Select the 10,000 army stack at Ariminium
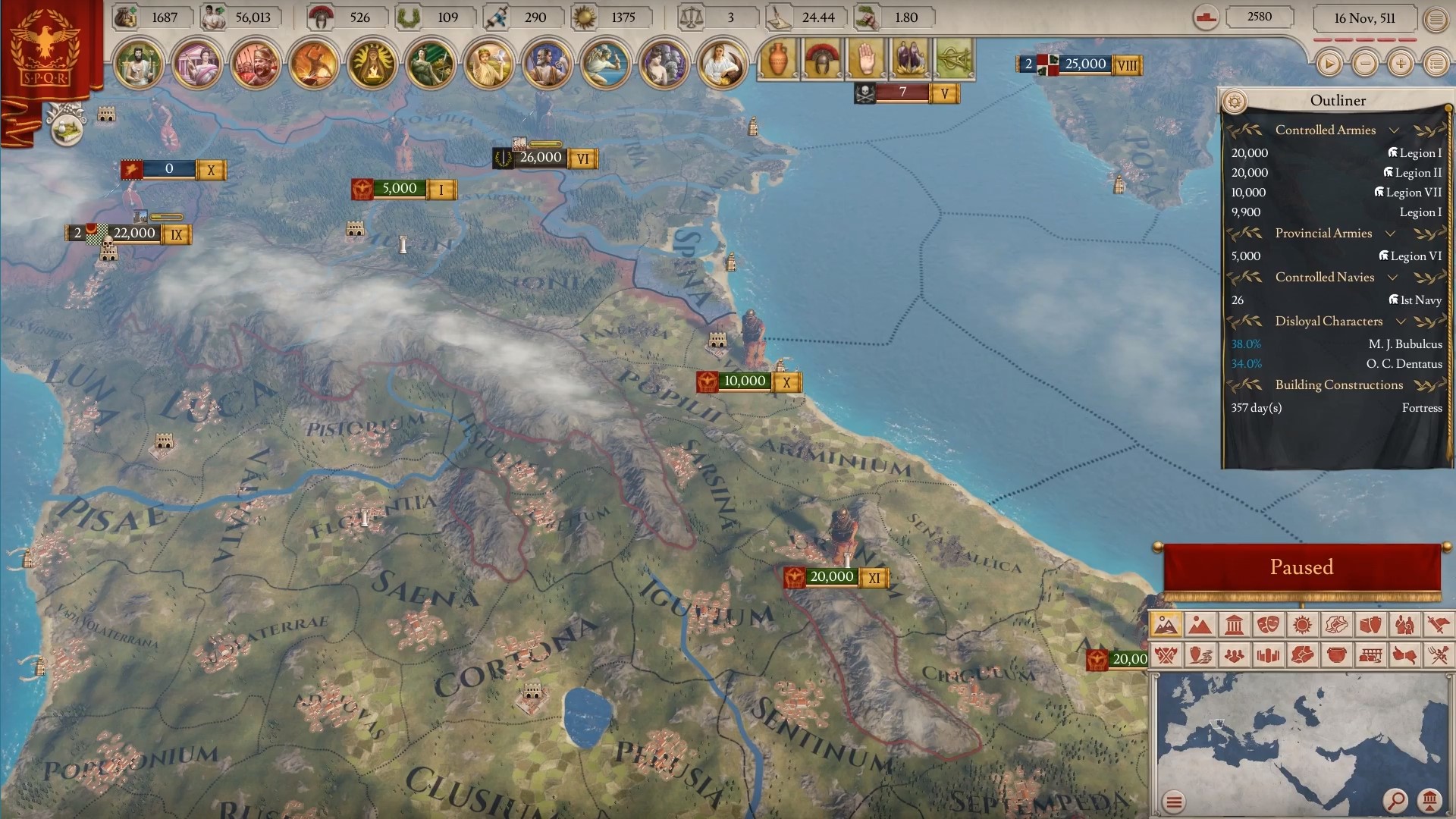 pyautogui.click(x=744, y=381)
